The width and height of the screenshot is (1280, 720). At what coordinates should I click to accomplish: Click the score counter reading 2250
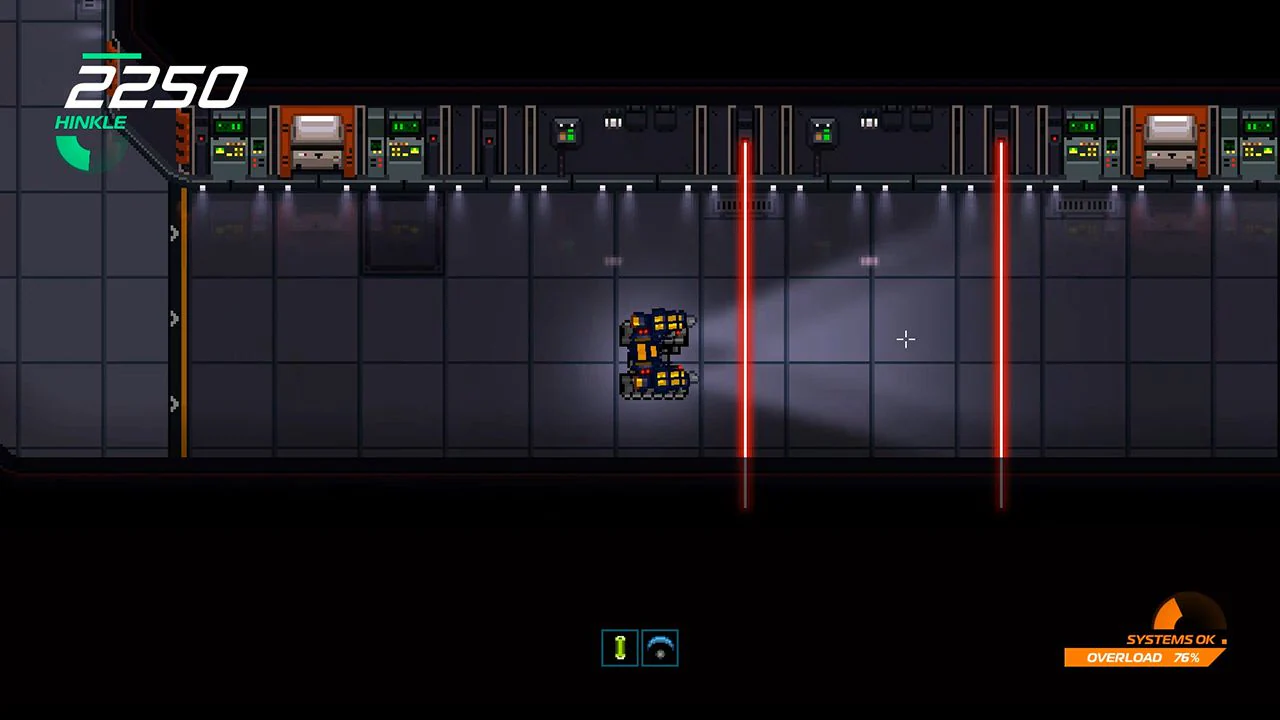pyautogui.click(x=157, y=85)
